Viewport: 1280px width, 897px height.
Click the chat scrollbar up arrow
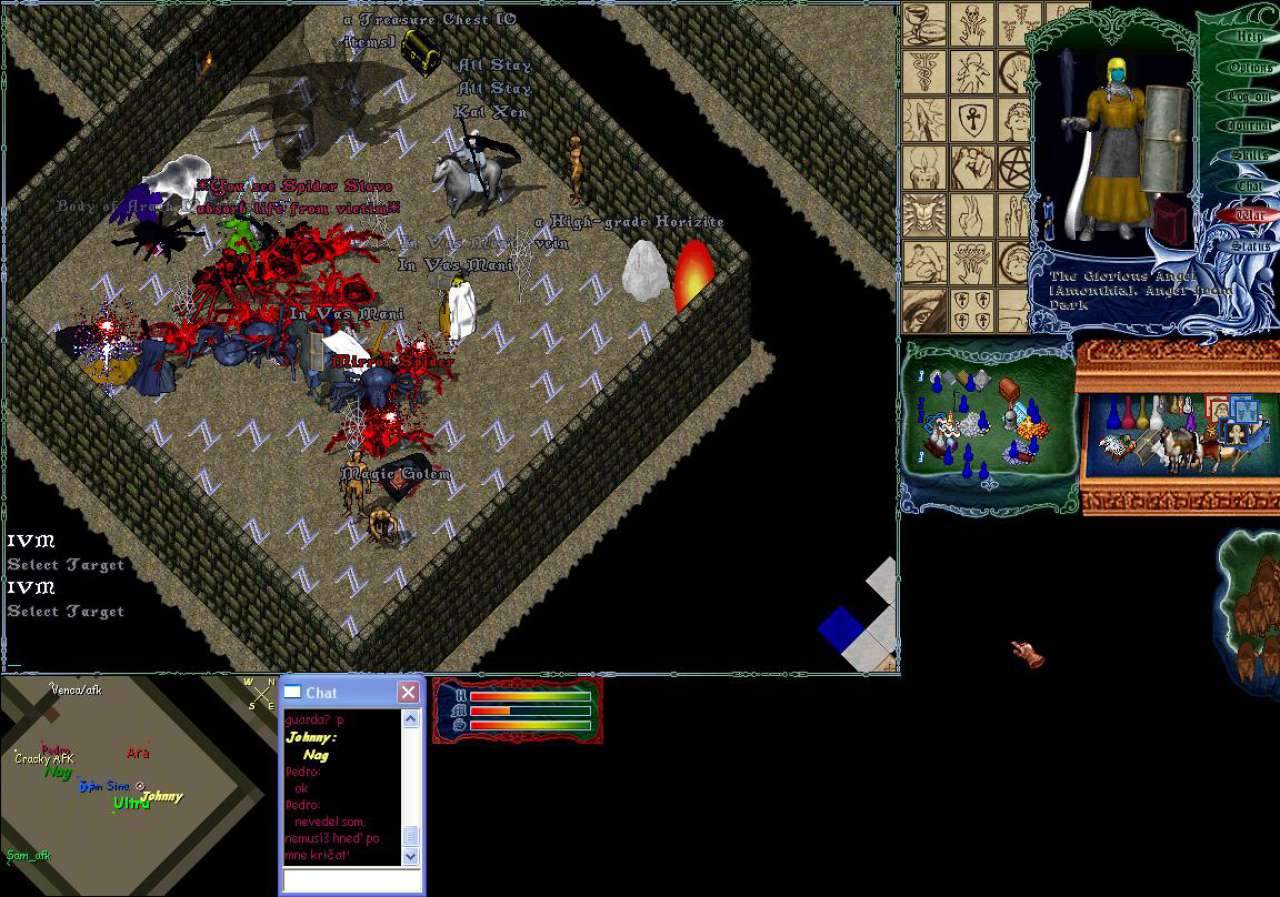tap(411, 719)
